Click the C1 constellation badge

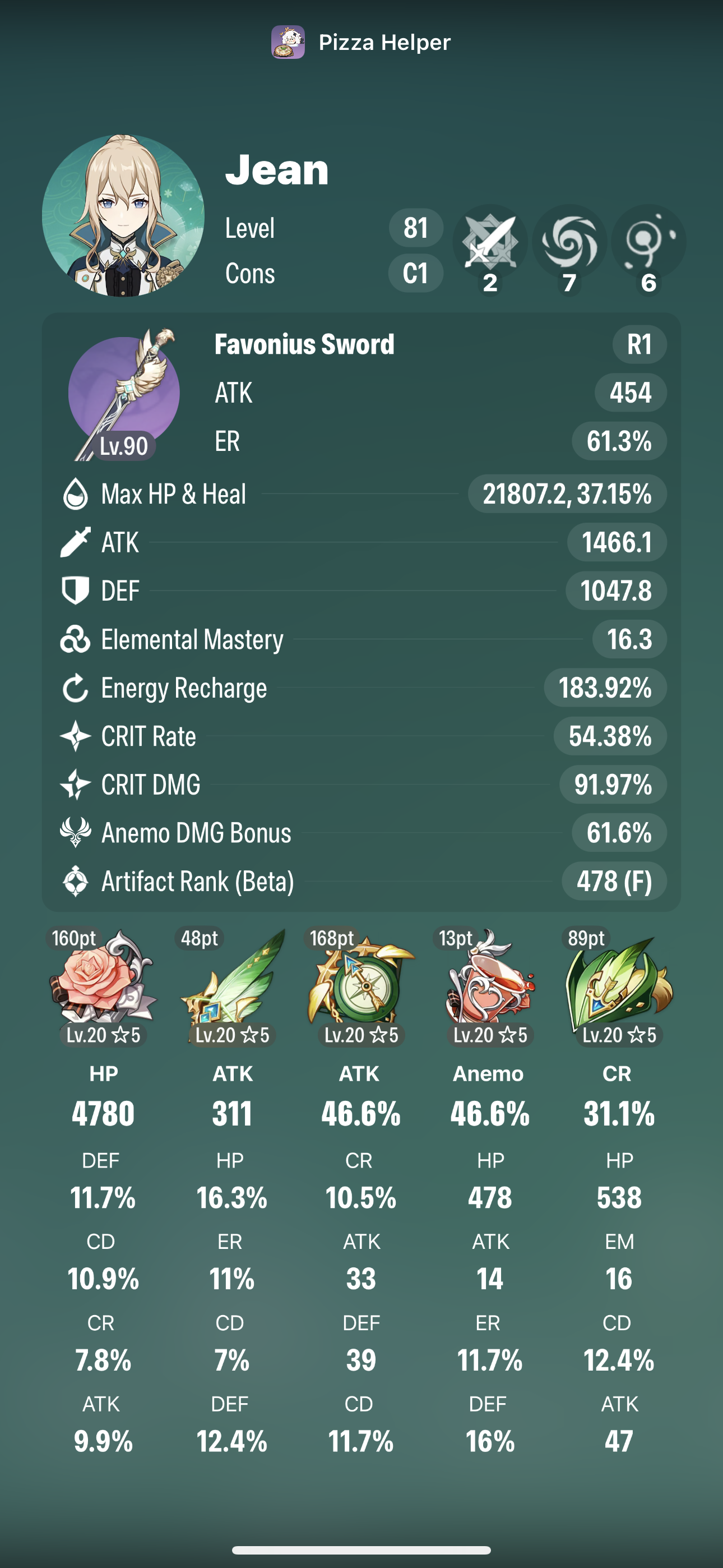pos(416,274)
